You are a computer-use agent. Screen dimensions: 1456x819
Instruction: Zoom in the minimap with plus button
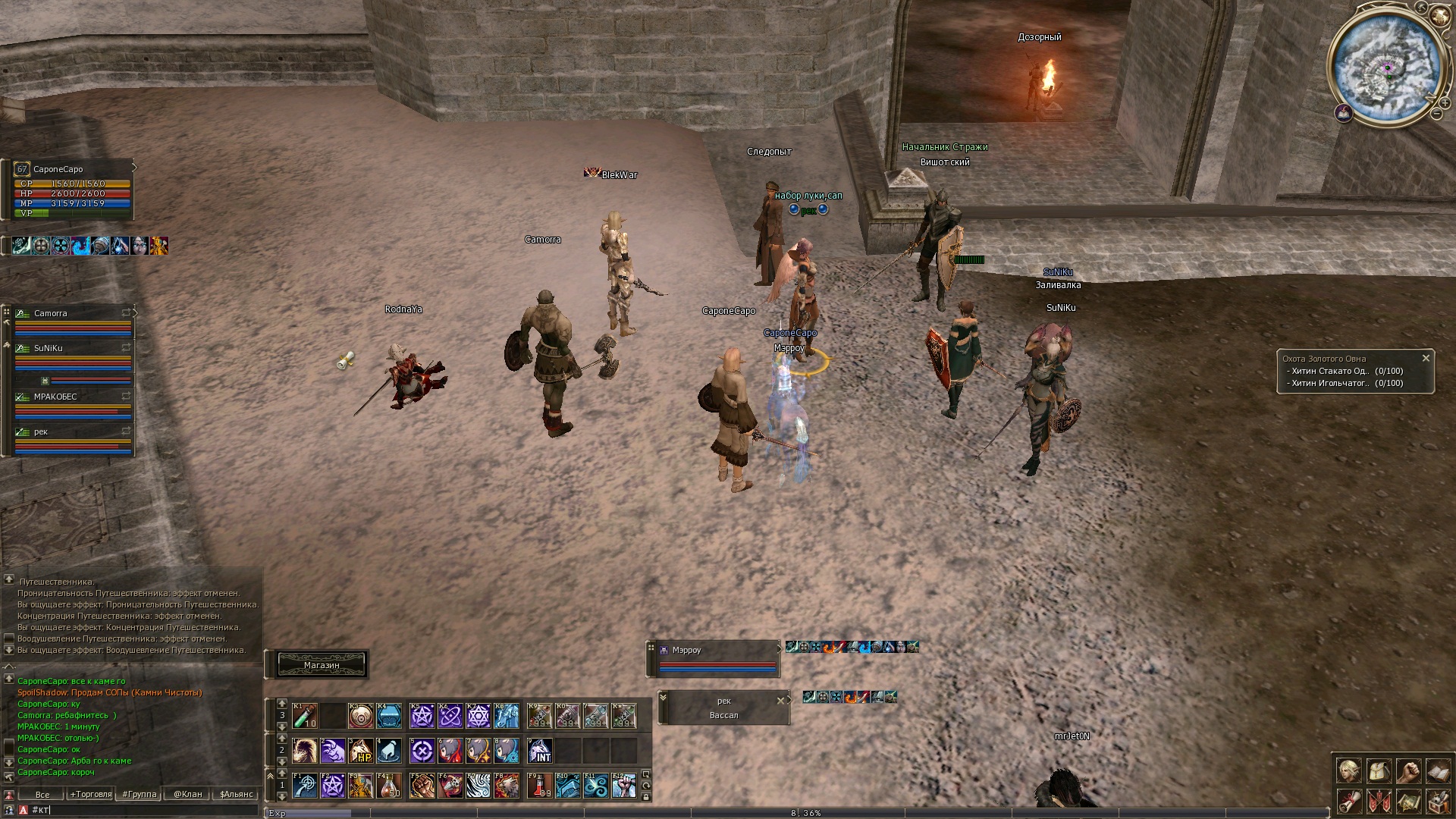[1445, 103]
